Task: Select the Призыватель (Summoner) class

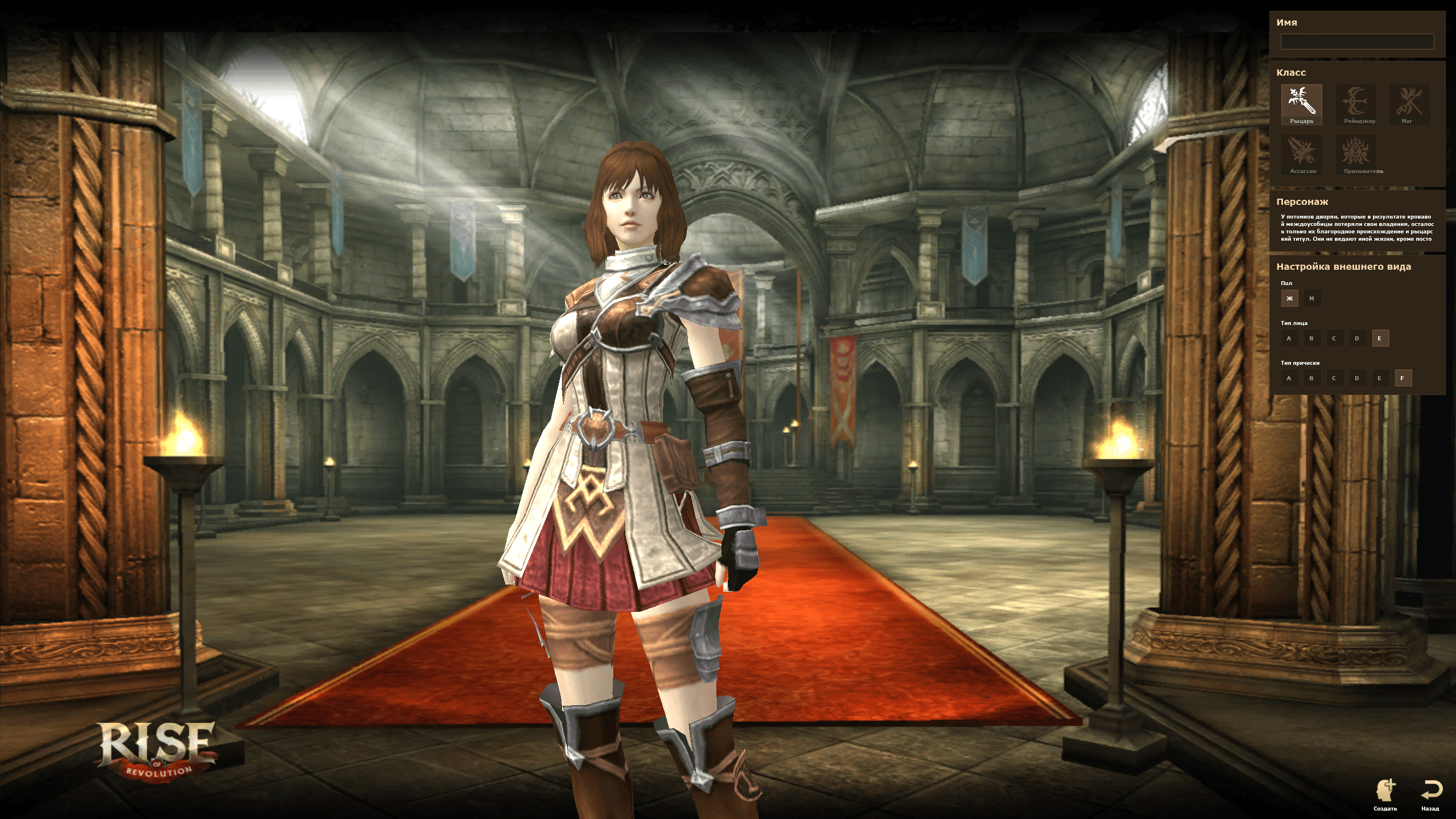Action: tap(1355, 154)
